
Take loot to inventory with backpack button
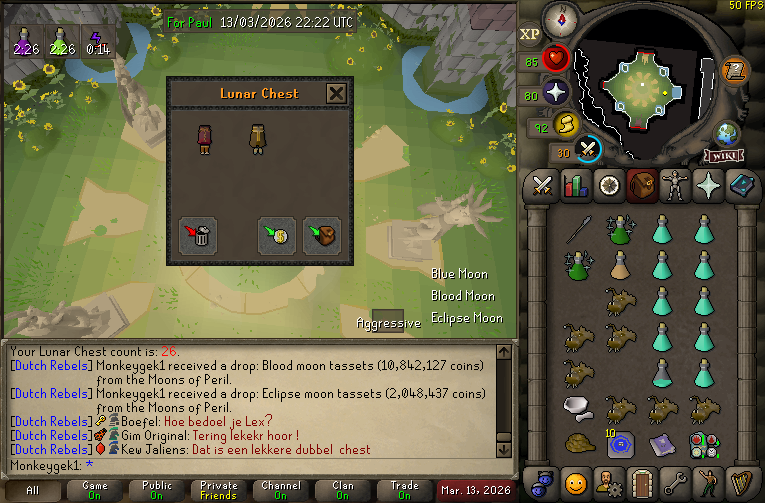322,235
